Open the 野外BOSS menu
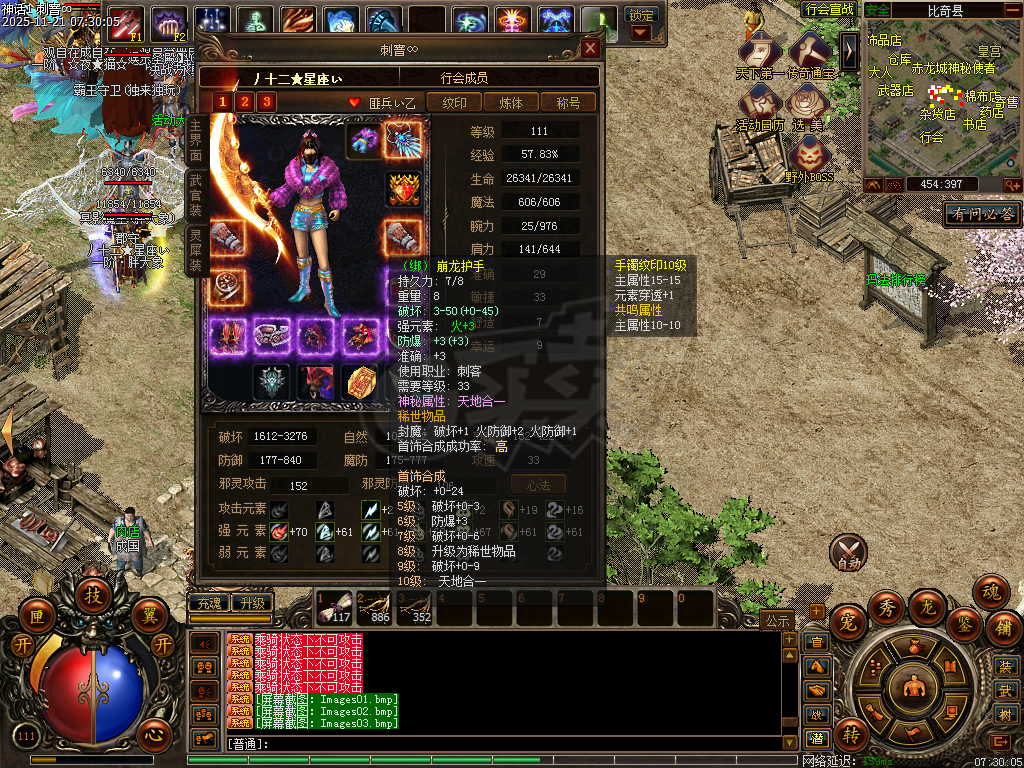1024x768 pixels. [x=808, y=158]
